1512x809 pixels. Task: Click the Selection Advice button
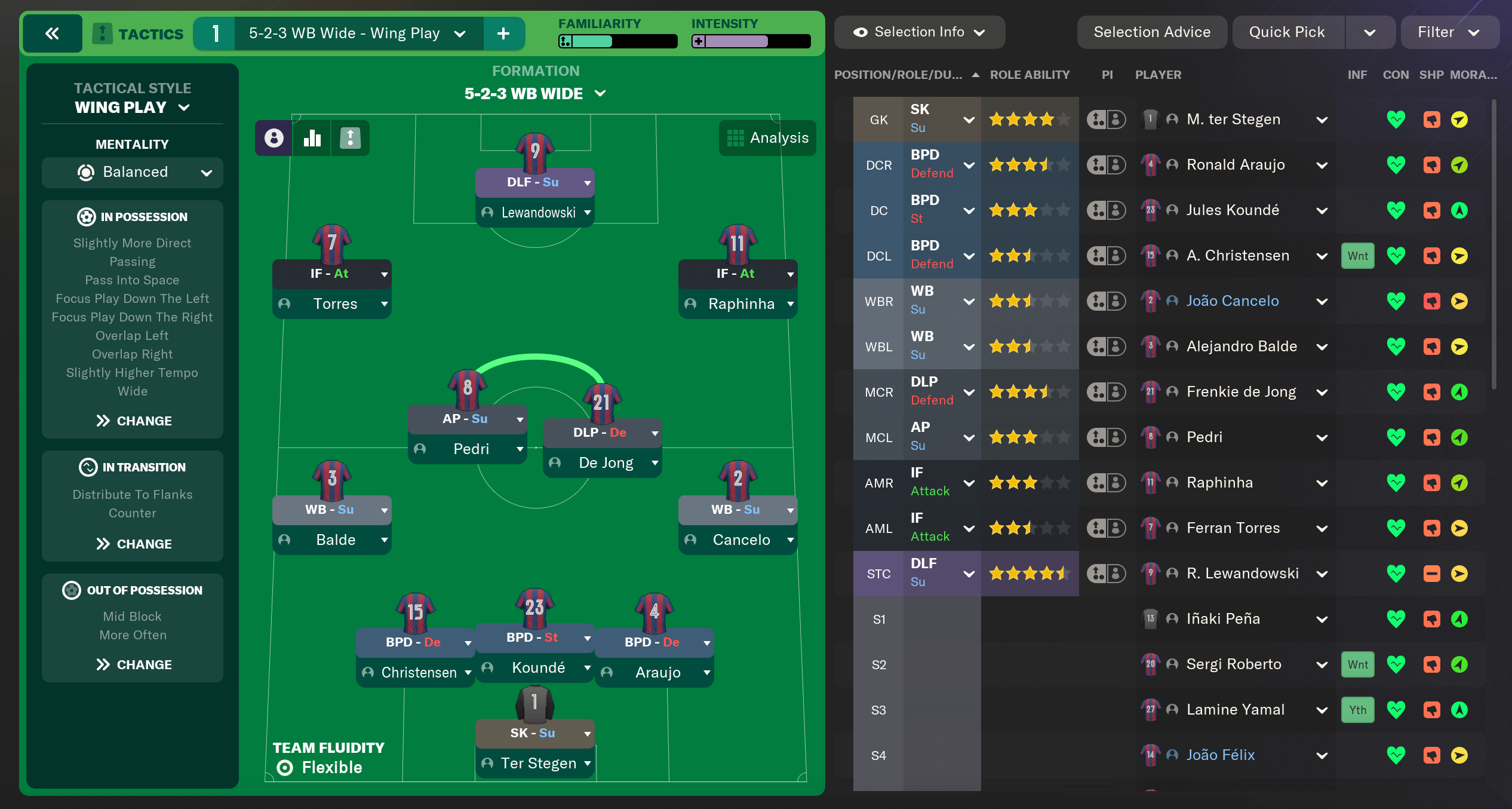1152,32
